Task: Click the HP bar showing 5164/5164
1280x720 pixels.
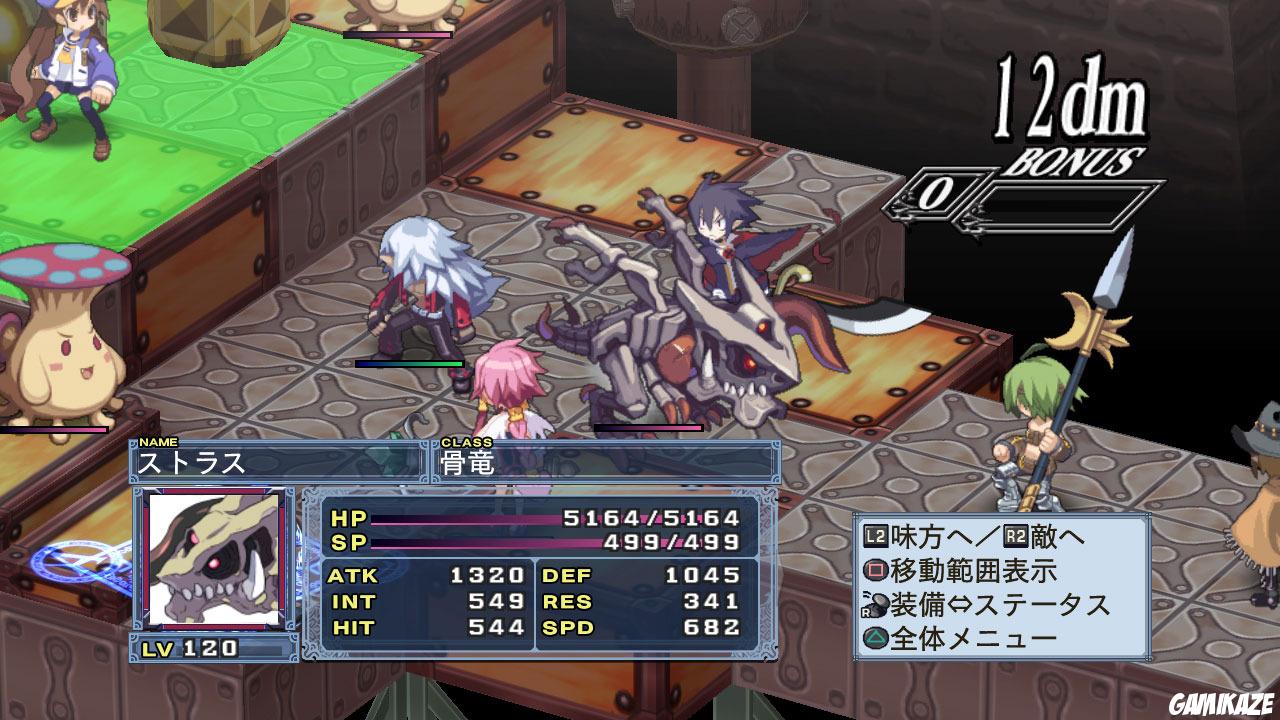Action: (540, 519)
